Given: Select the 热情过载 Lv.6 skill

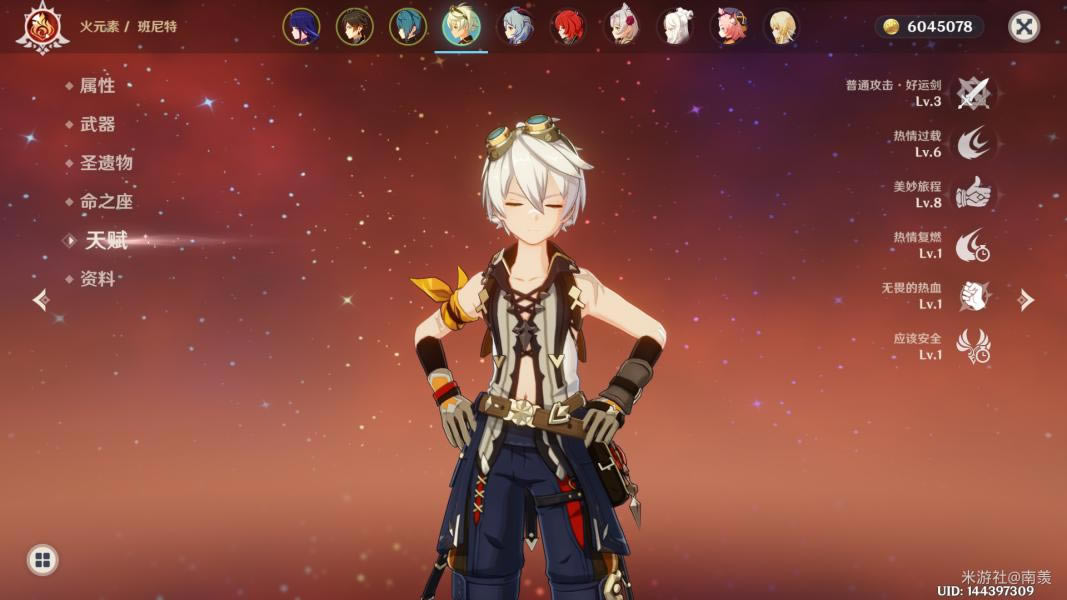Looking at the screenshot, I should coord(972,144).
